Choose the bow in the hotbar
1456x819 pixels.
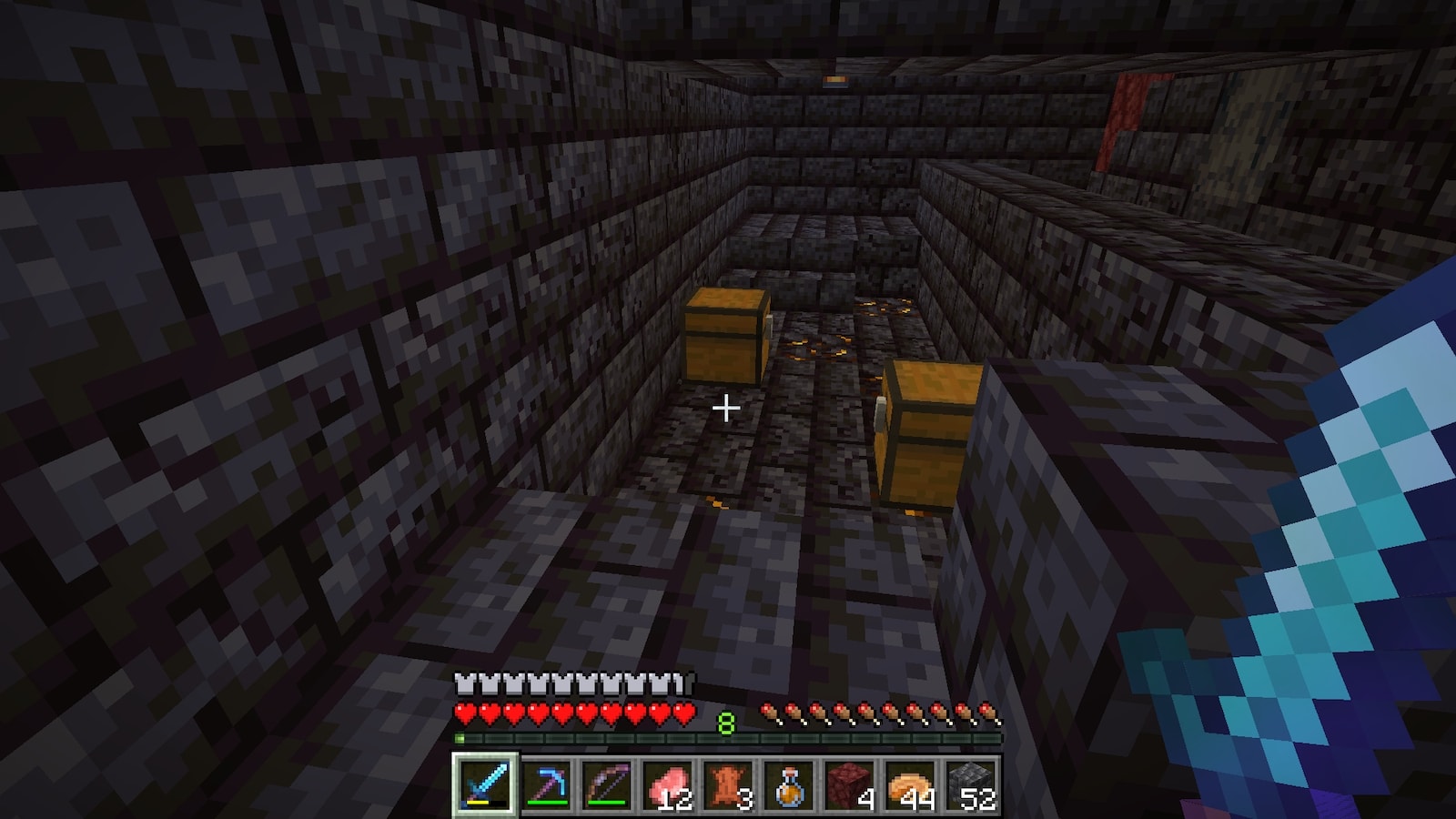point(606,784)
